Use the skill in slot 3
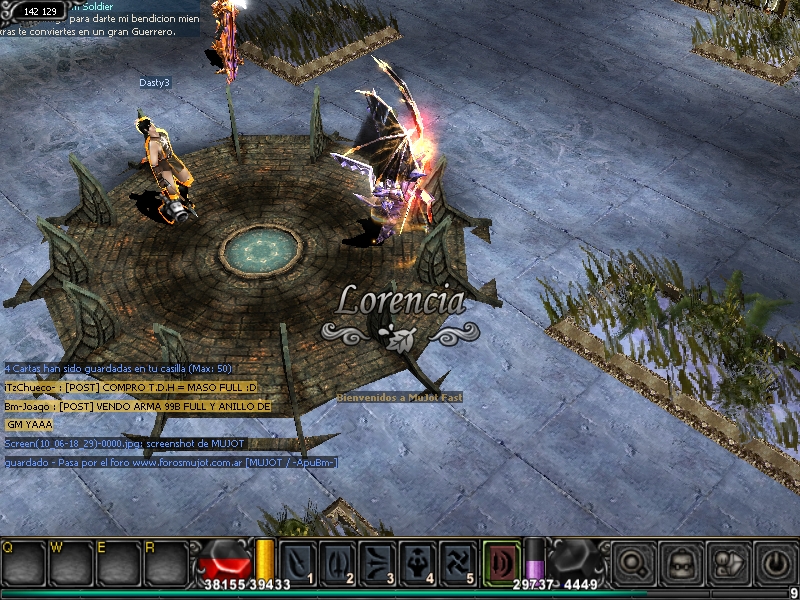This screenshot has height=600, width=800. (x=378, y=561)
